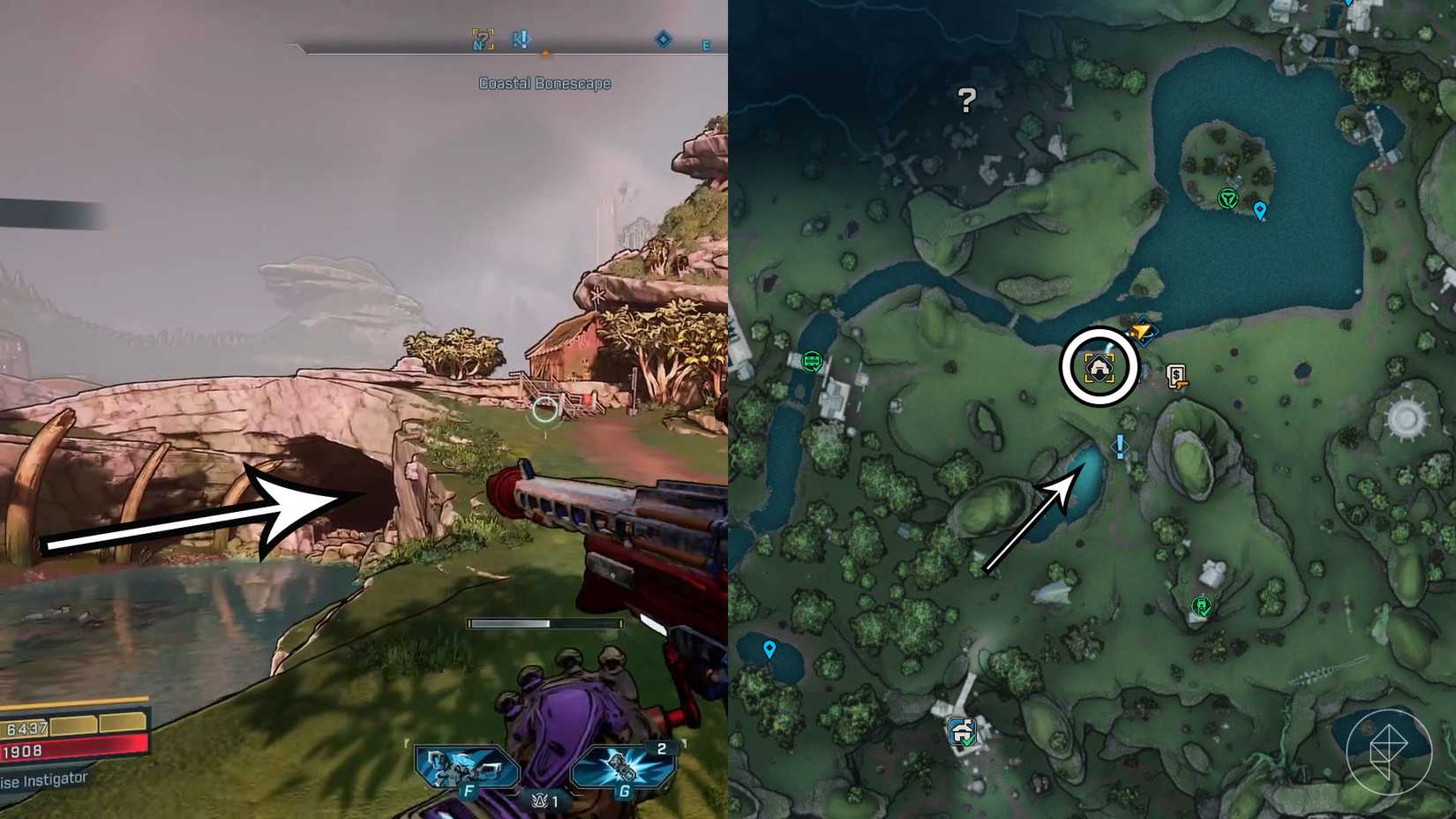Image resolution: width=1456 pixels, height=819 pixels.
Task: Click the blue pin at the map's lower left
Action: pos(770,648)
